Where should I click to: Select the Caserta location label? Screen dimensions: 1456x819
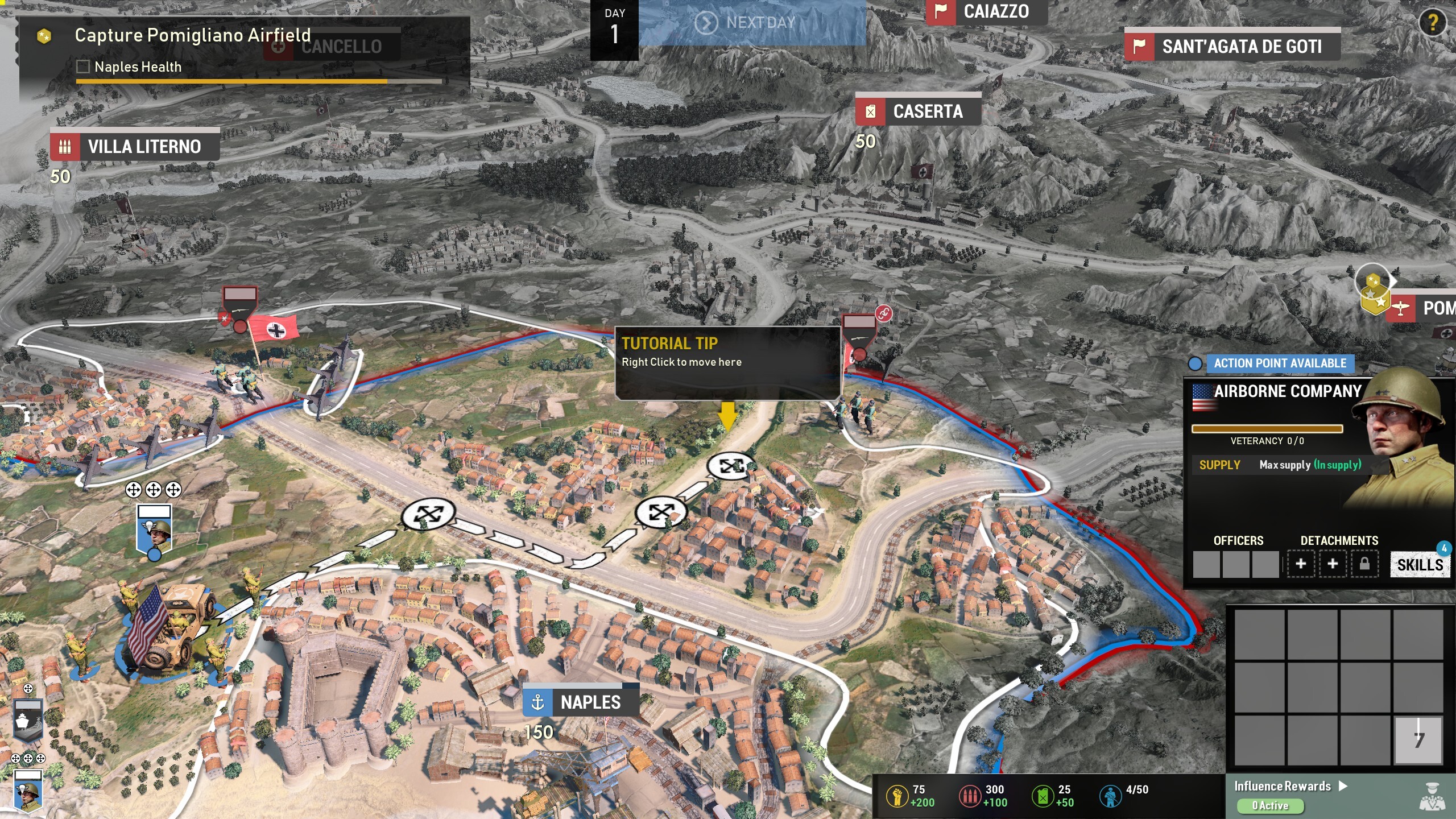[x=918, y=111]
